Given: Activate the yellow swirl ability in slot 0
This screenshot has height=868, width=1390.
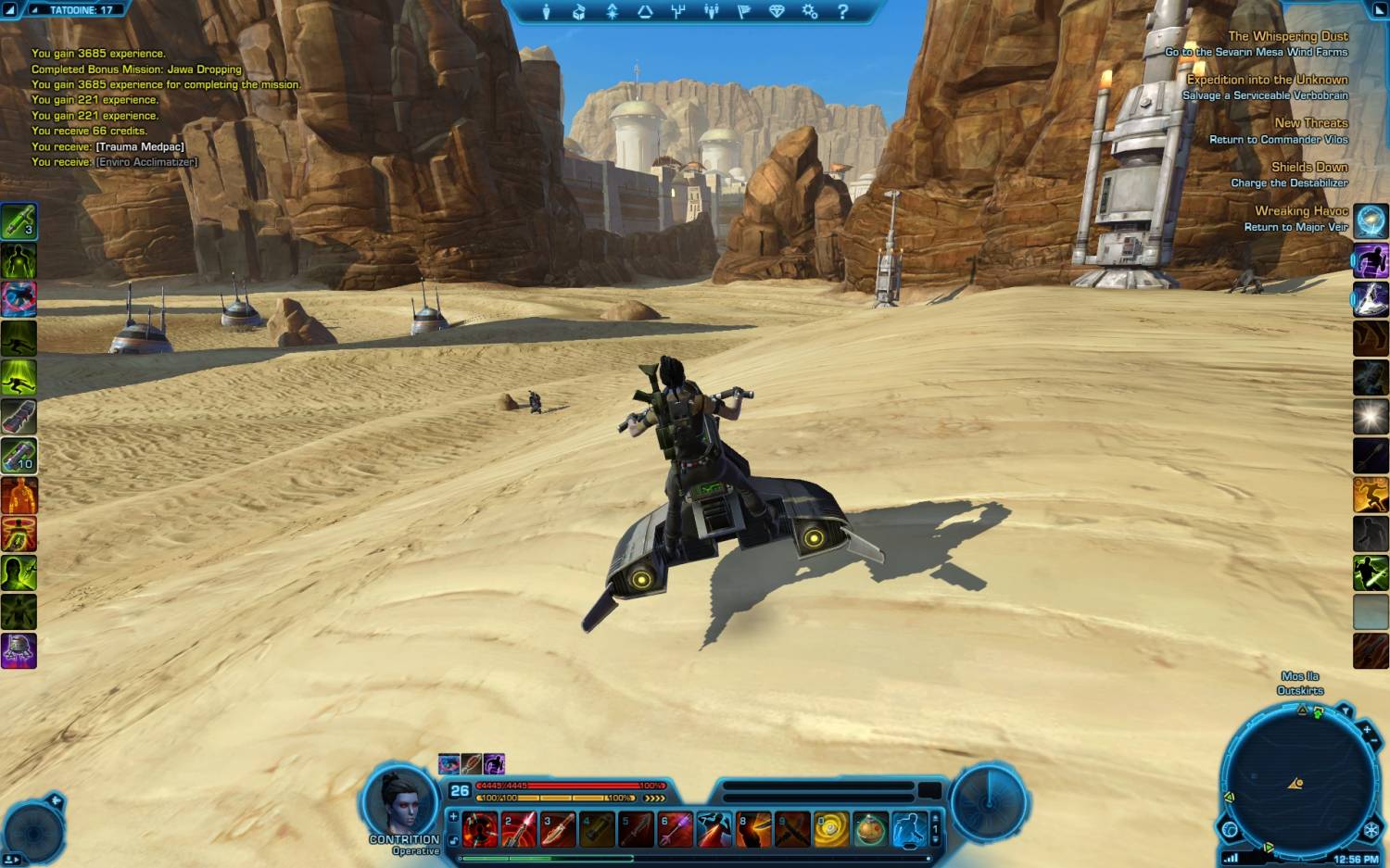Looking at the screenshot, I should 830,830.
